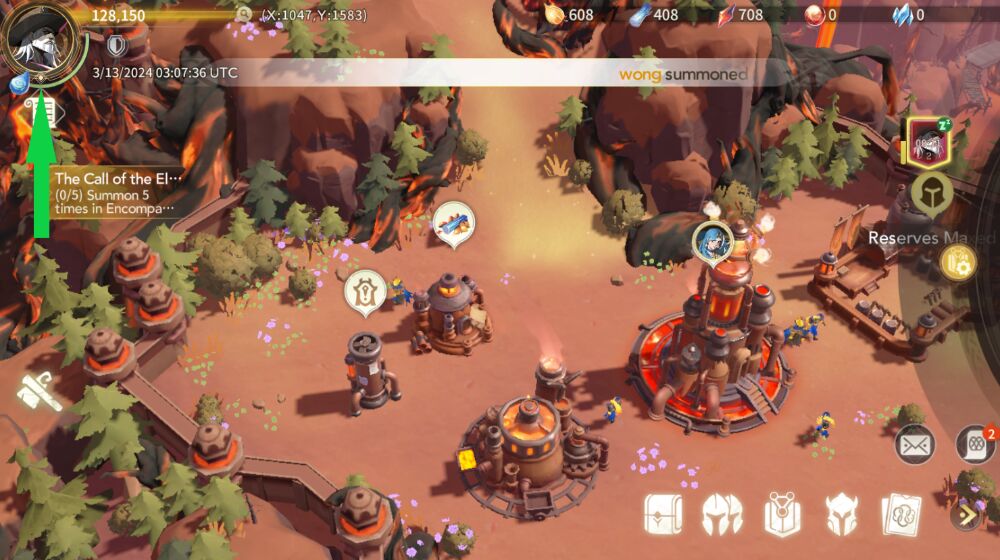Open the summon cards menu

[x=900, y=514]
